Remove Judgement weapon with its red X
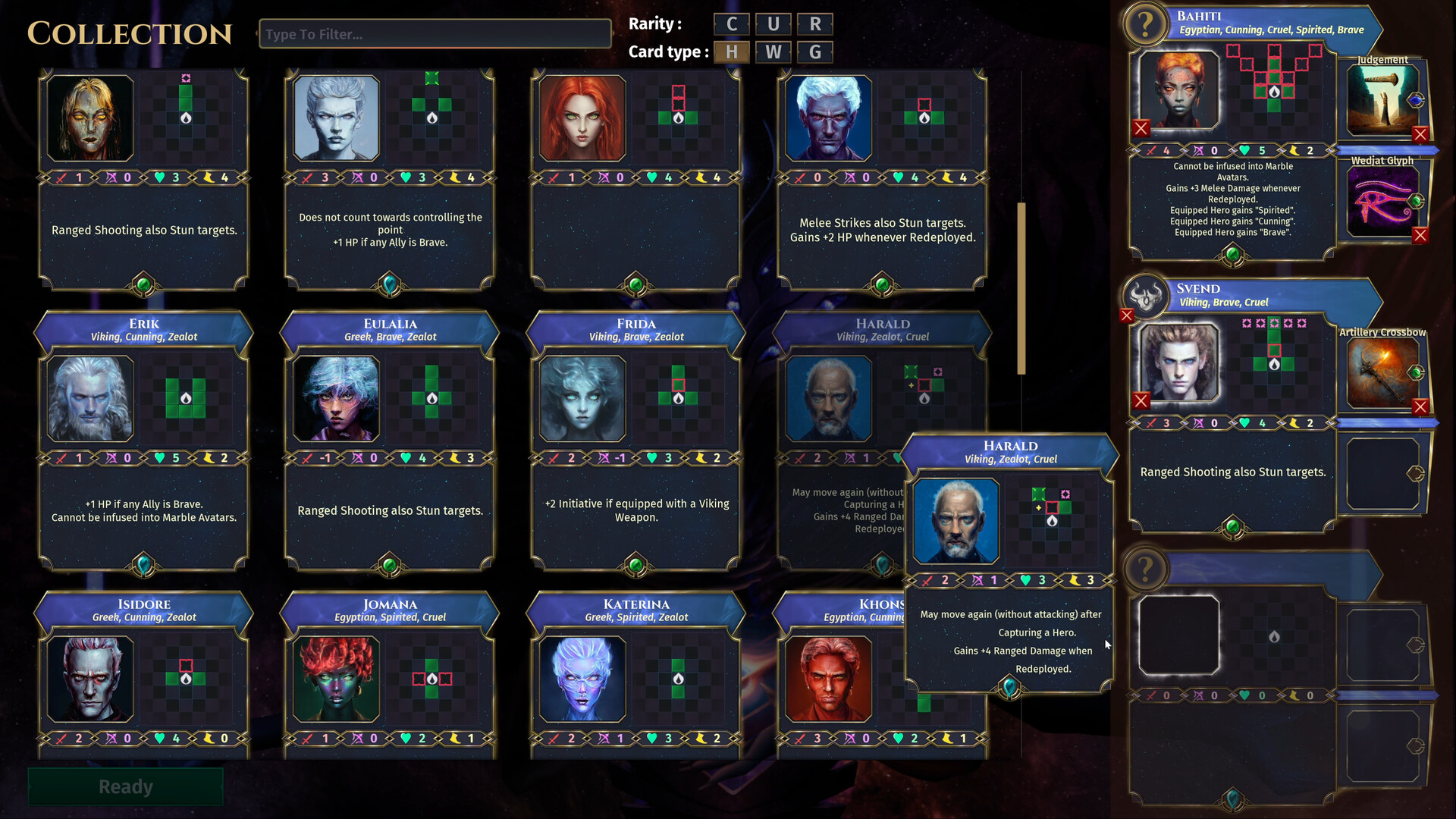 tap(1421, 134)
